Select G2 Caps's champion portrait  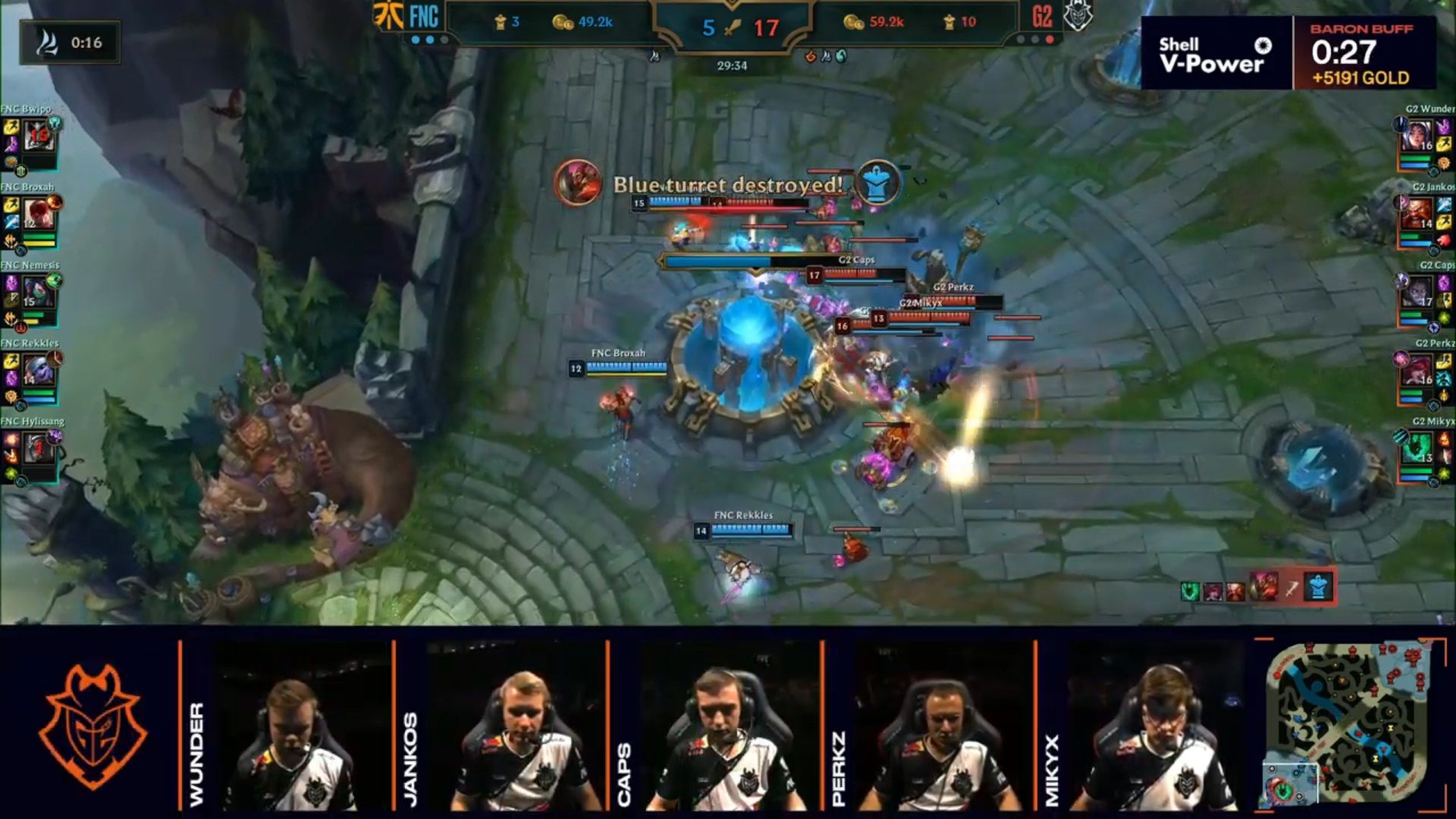click(x=1417, y=293)
